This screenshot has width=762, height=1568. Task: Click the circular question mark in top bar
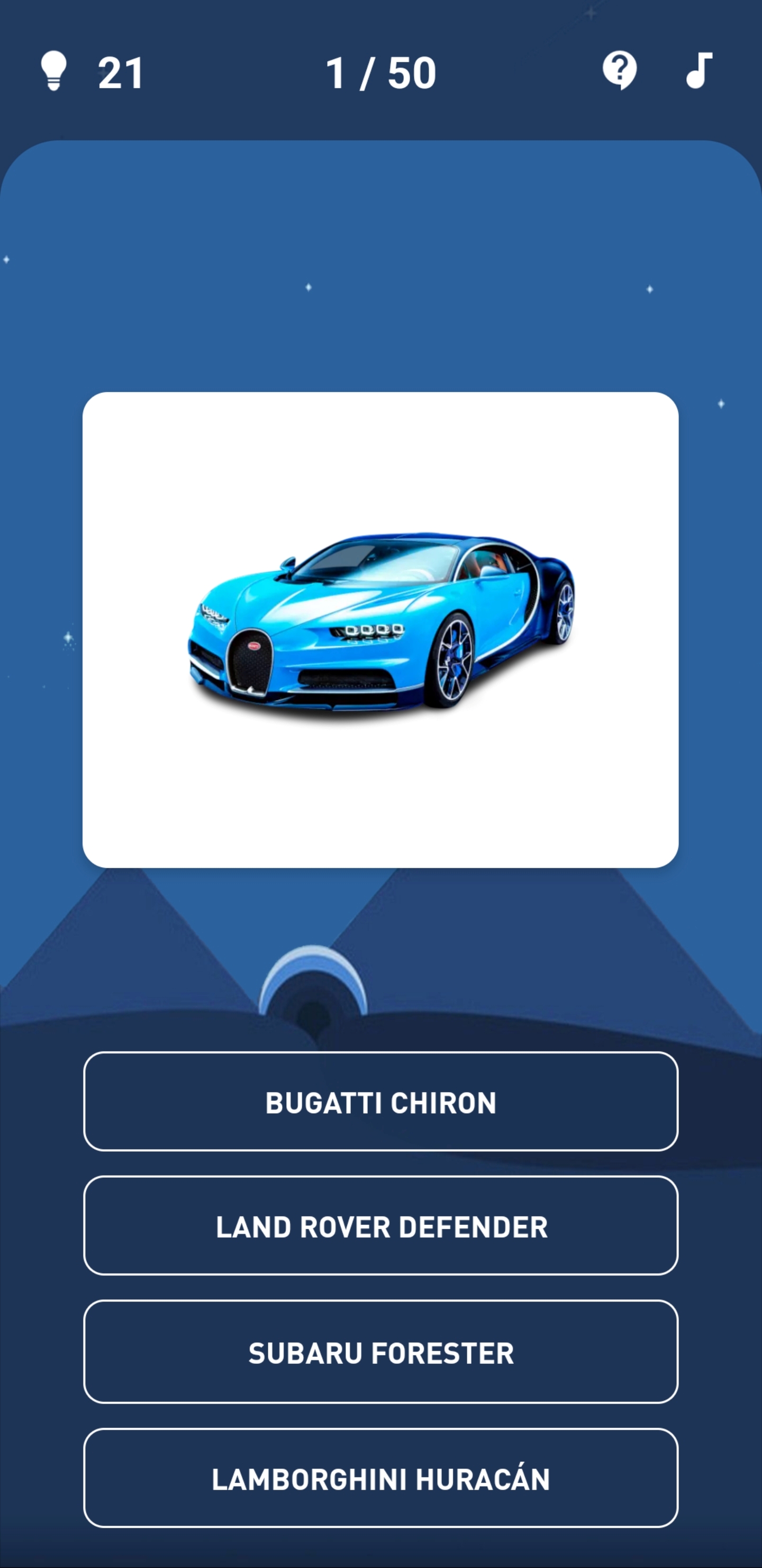(x=620, y=69)
